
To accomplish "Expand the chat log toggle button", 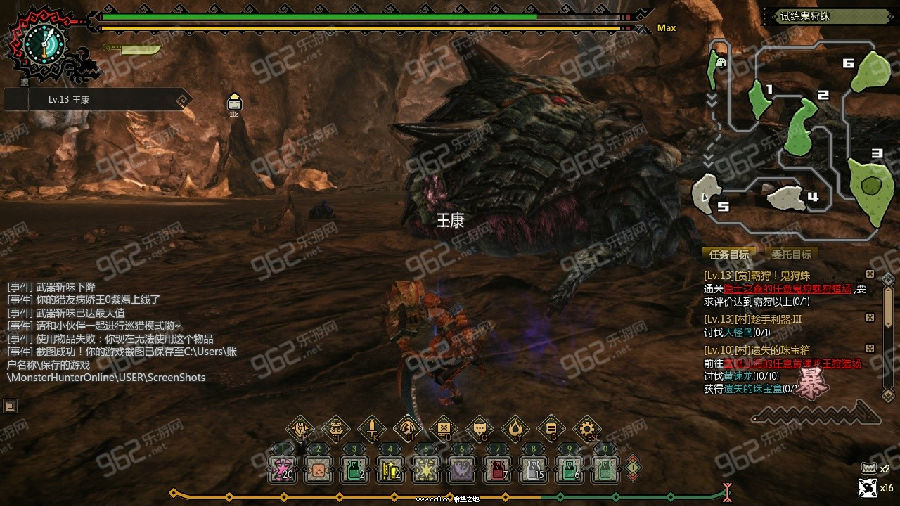I will (9, 406).
